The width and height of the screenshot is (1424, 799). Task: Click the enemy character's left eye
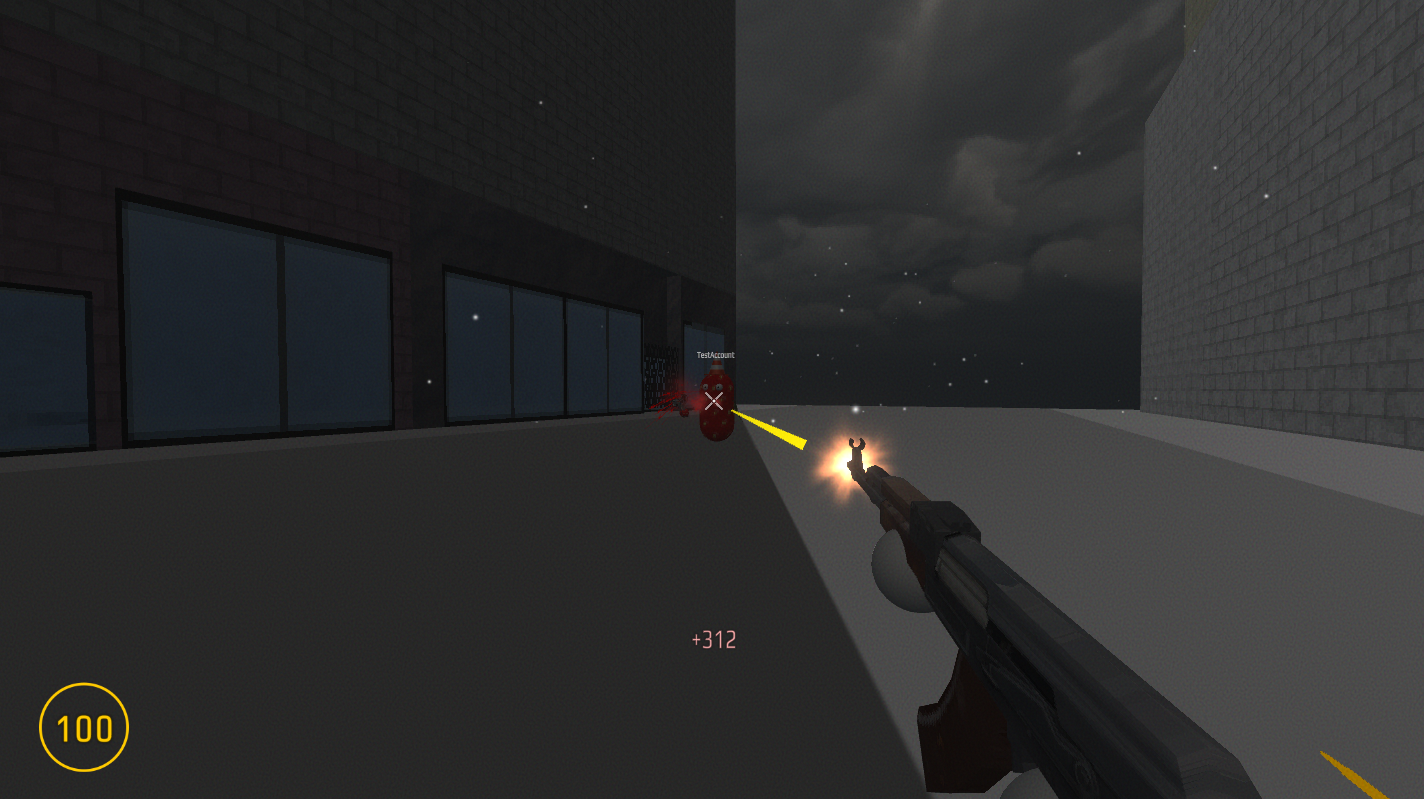click(720, 386)
